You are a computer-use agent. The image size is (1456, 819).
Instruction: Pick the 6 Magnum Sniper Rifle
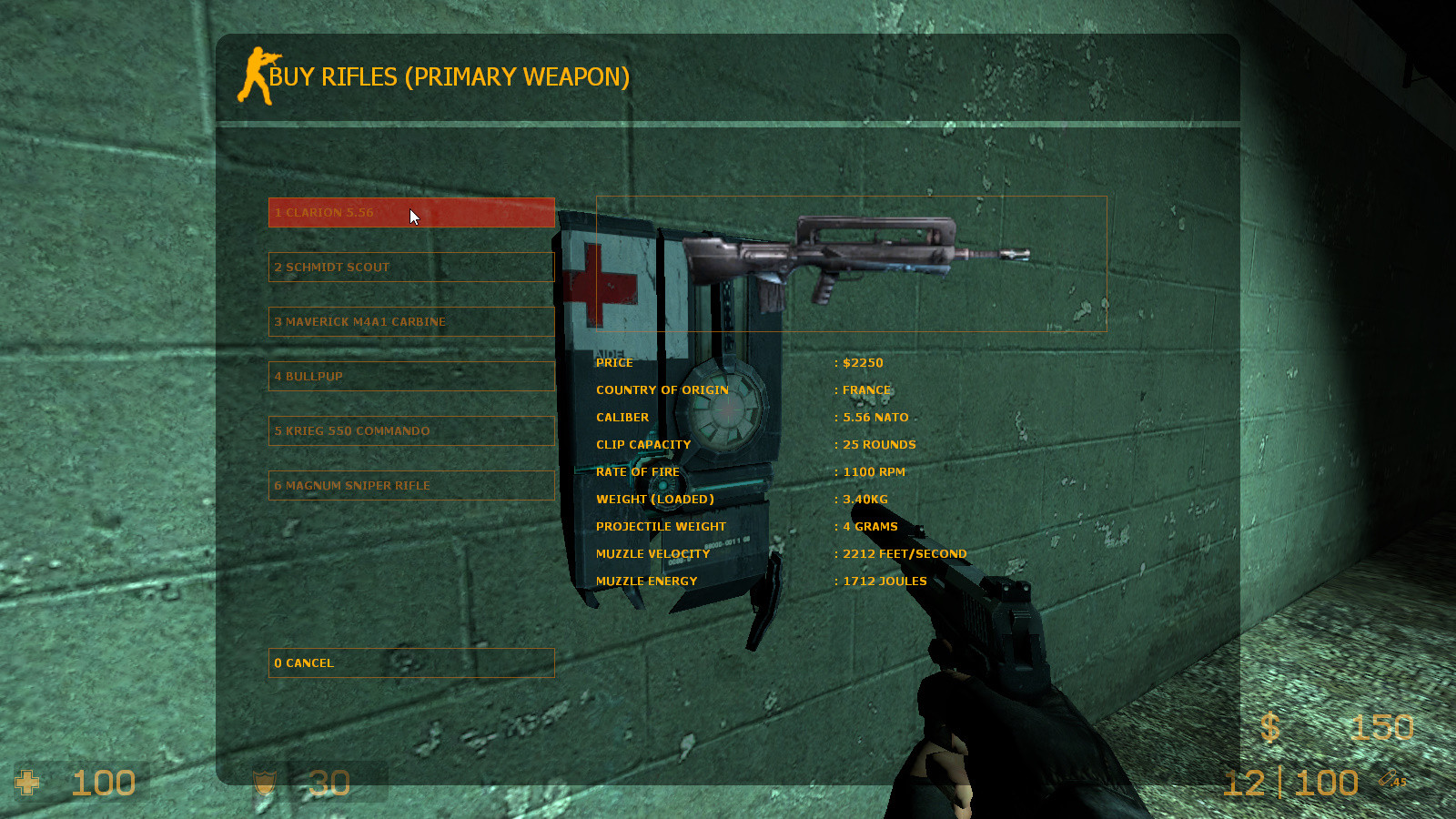click(x=411, y=485)
